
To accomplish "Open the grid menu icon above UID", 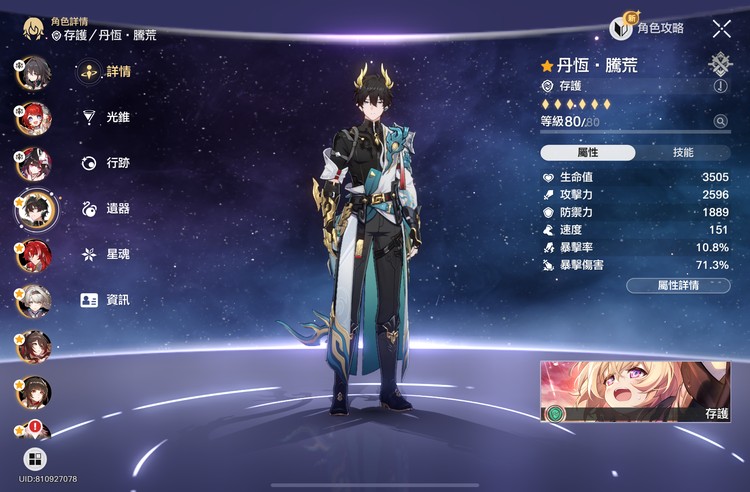I will [34, 459].
